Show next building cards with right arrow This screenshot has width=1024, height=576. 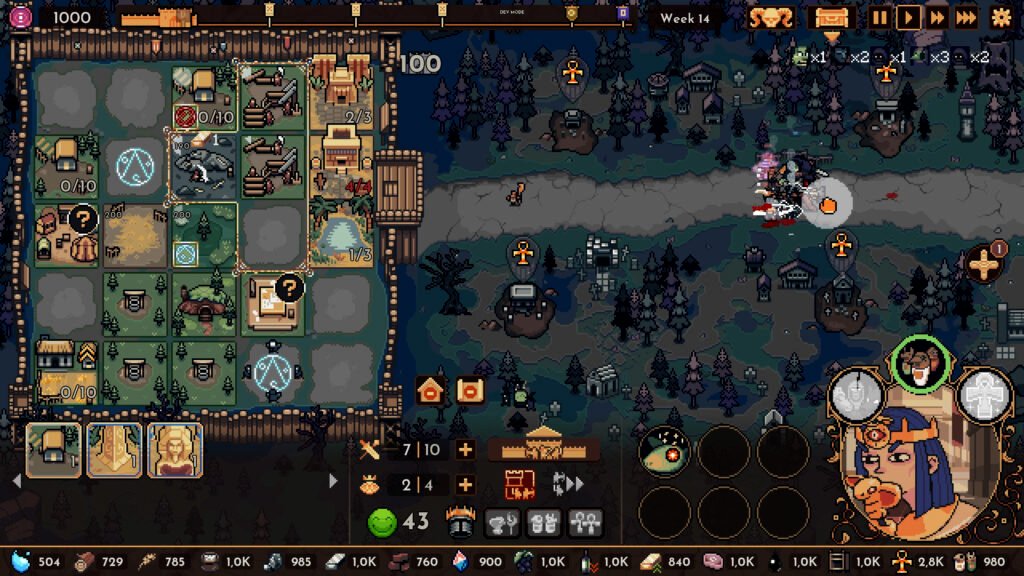coord(333,481)
